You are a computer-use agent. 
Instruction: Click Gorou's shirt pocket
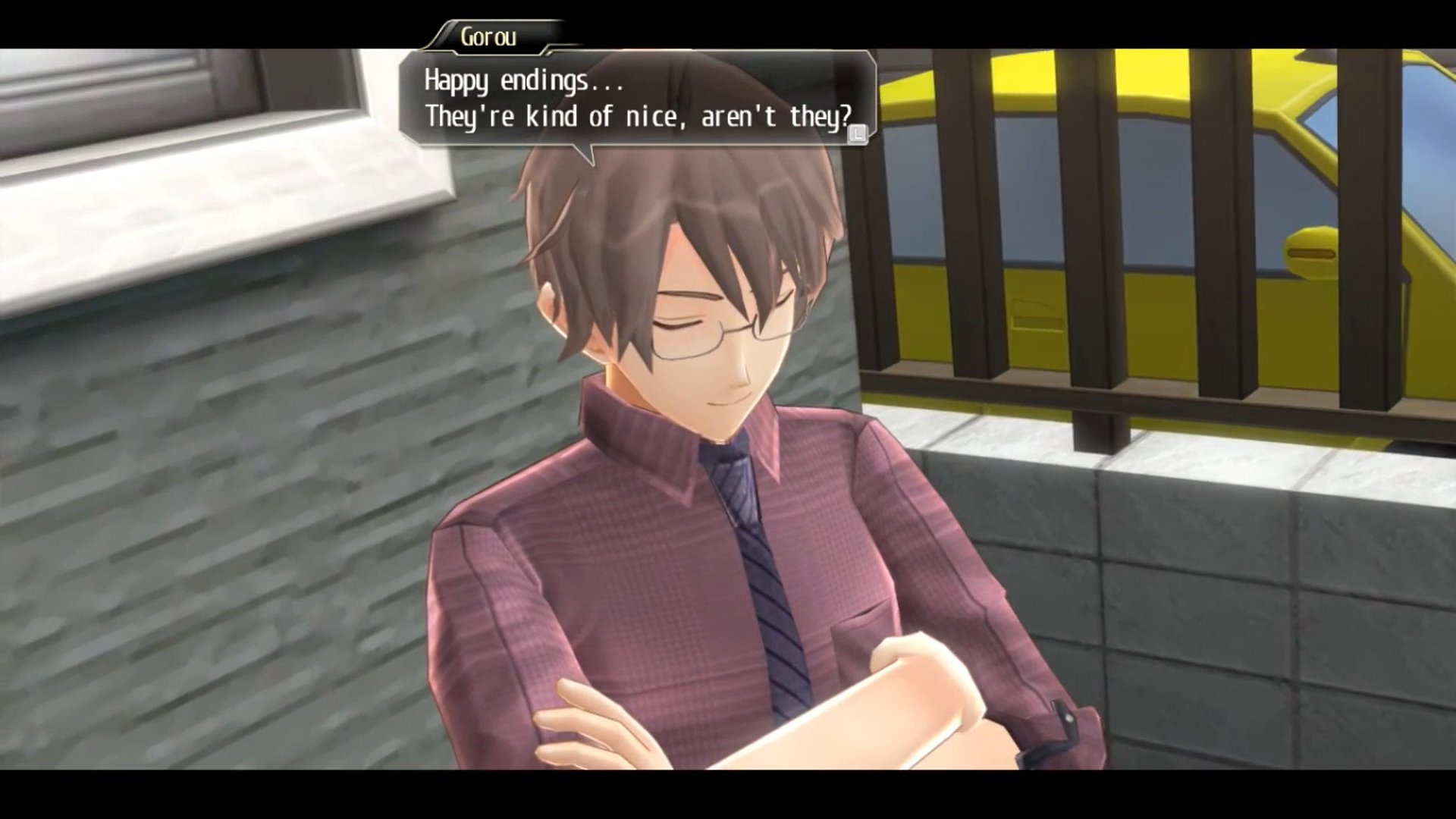coord(857,633)
